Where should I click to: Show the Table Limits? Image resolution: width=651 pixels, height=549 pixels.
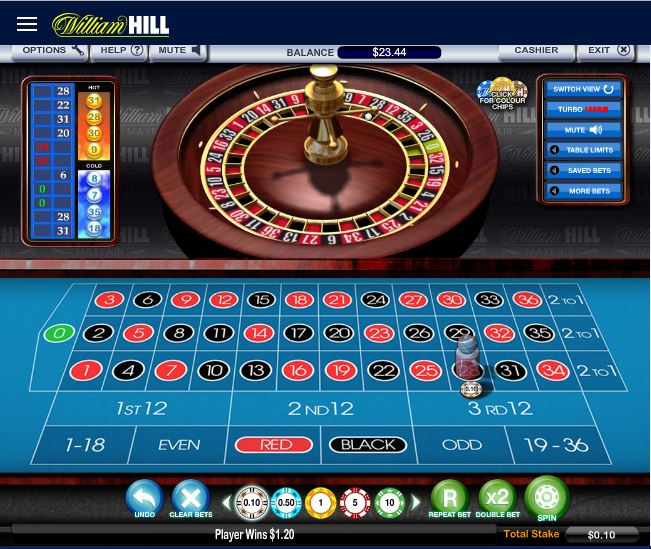[585, 150]
